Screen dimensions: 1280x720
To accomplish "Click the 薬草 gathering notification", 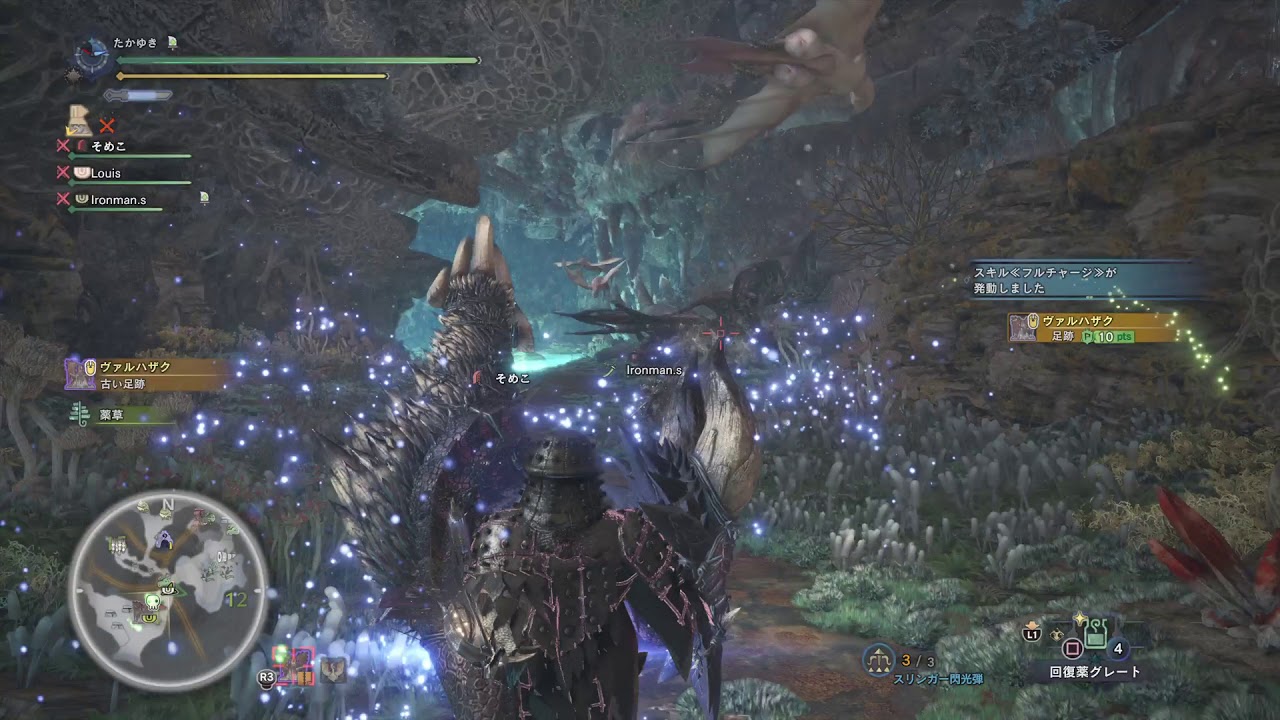I will (x=112, y=414).
